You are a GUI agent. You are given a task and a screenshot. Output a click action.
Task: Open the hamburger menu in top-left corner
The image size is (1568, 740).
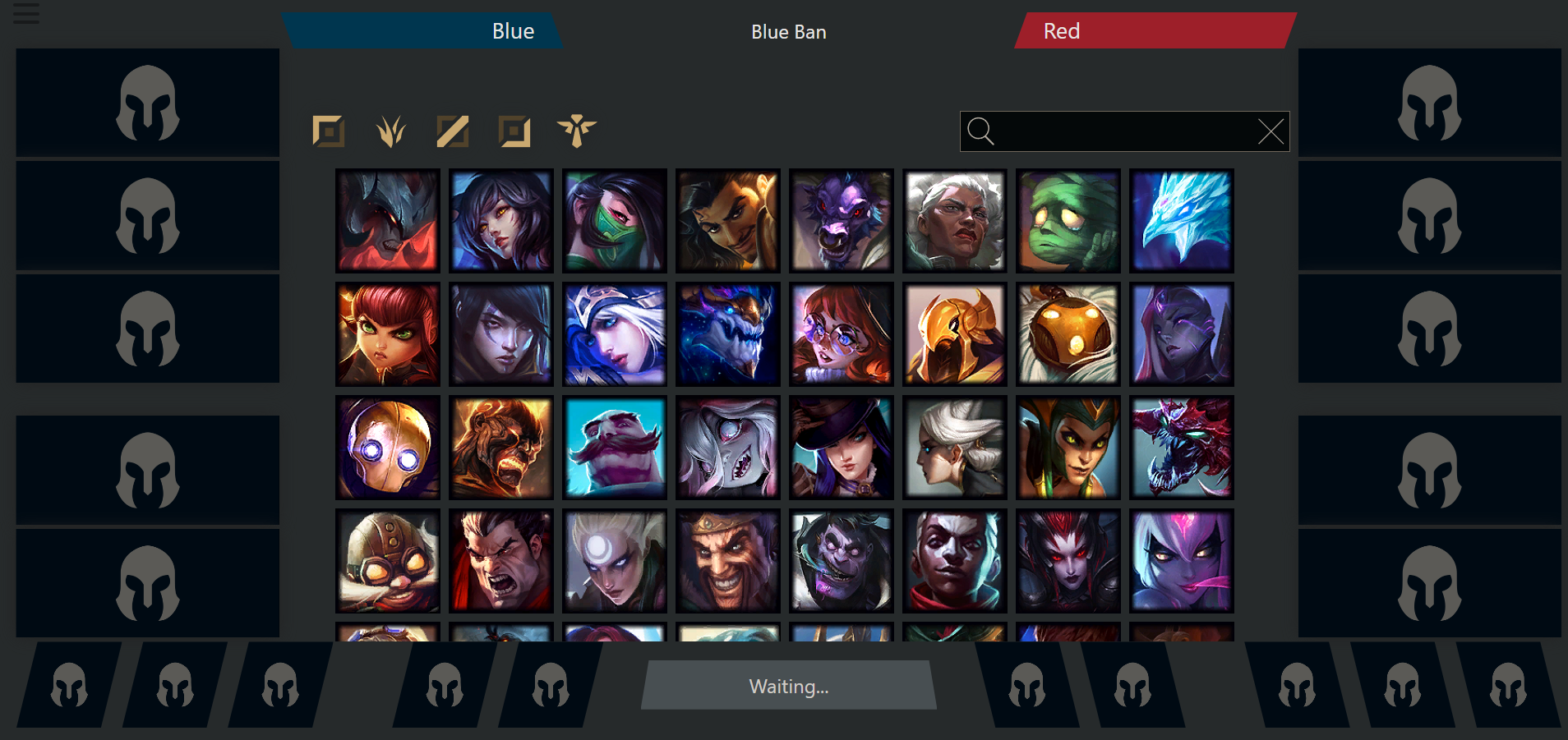click(x=25, y=14)
